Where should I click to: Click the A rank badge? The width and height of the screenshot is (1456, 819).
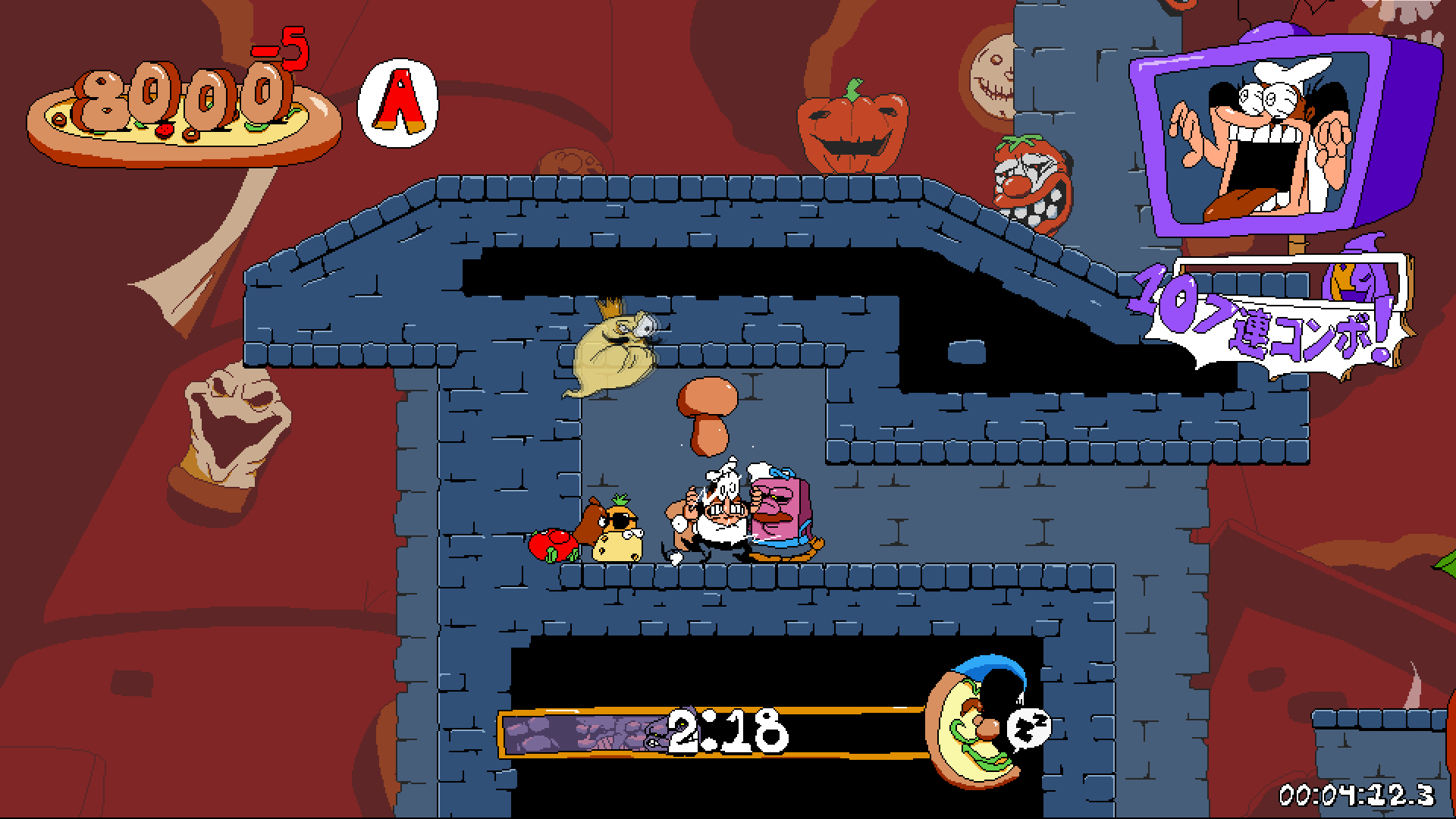click(398, 102)
